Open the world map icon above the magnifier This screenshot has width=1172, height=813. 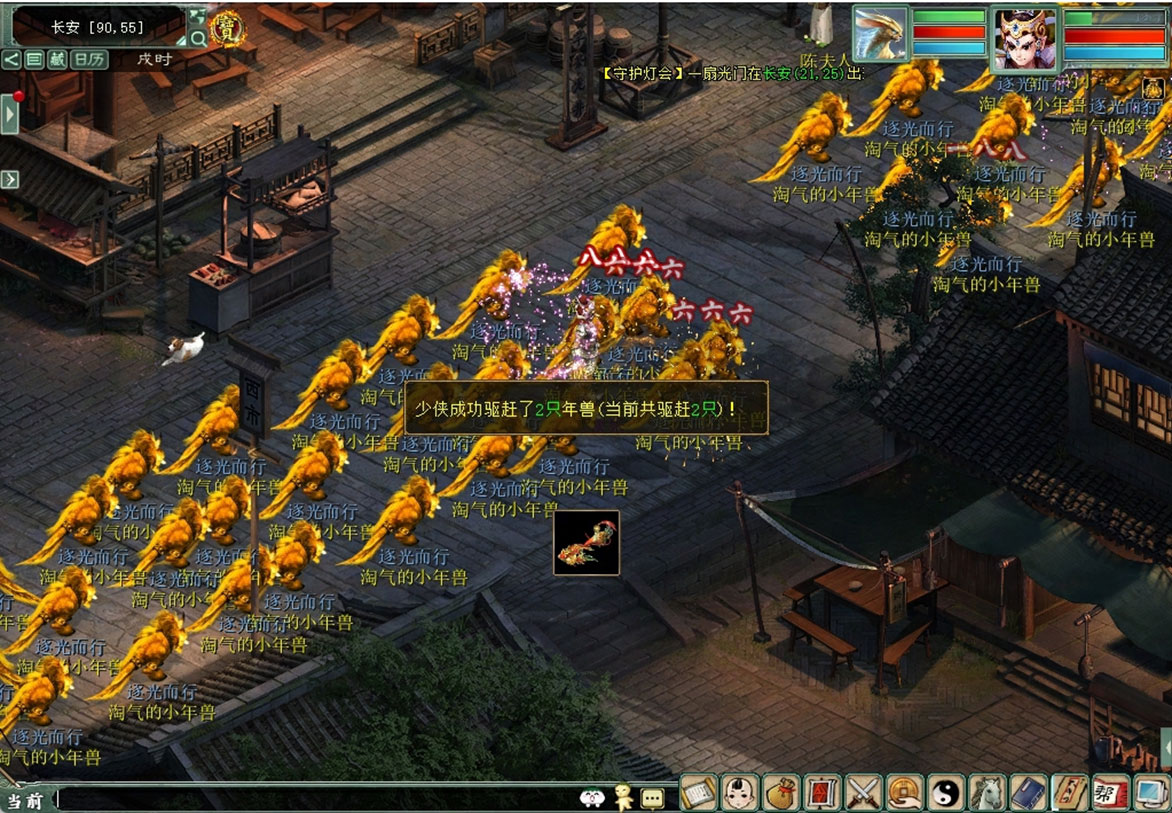point(198,16)
